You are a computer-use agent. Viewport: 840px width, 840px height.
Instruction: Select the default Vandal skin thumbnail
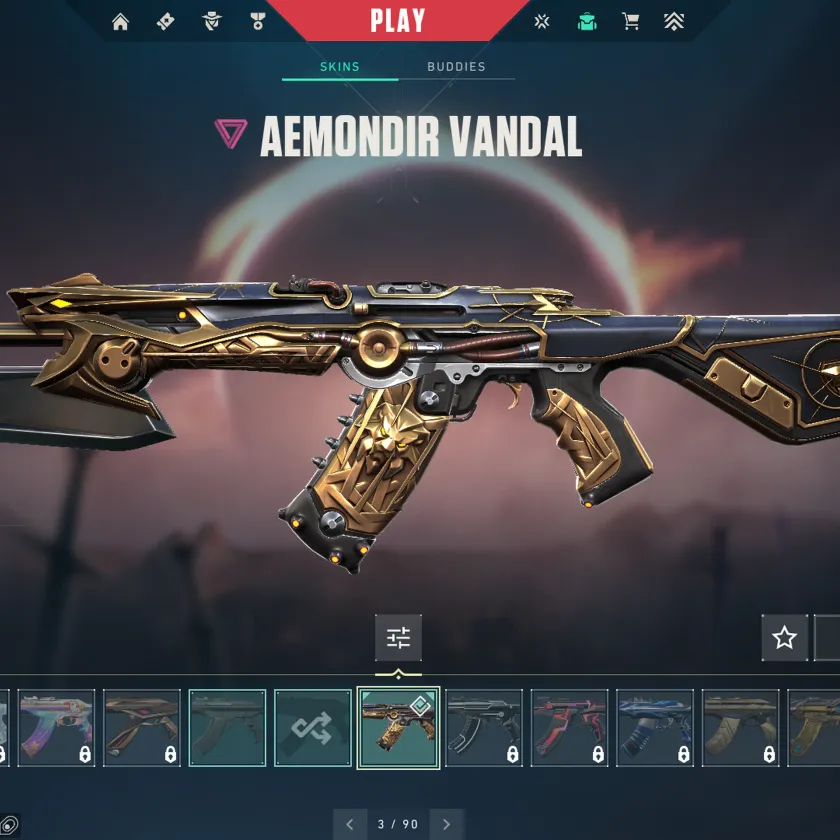(x=227, y=727)
